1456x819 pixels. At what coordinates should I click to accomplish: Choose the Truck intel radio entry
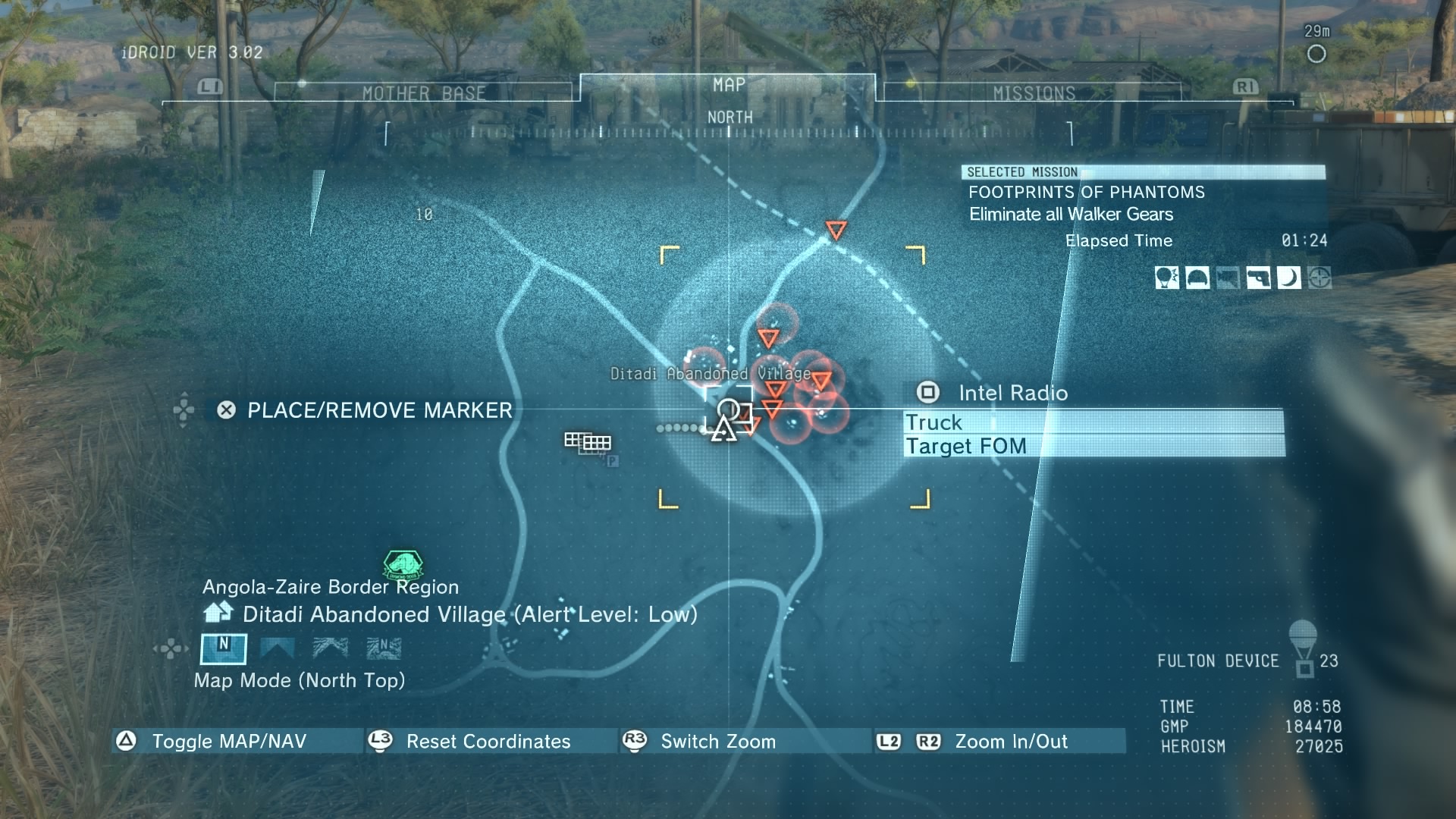click(1094, 422)
